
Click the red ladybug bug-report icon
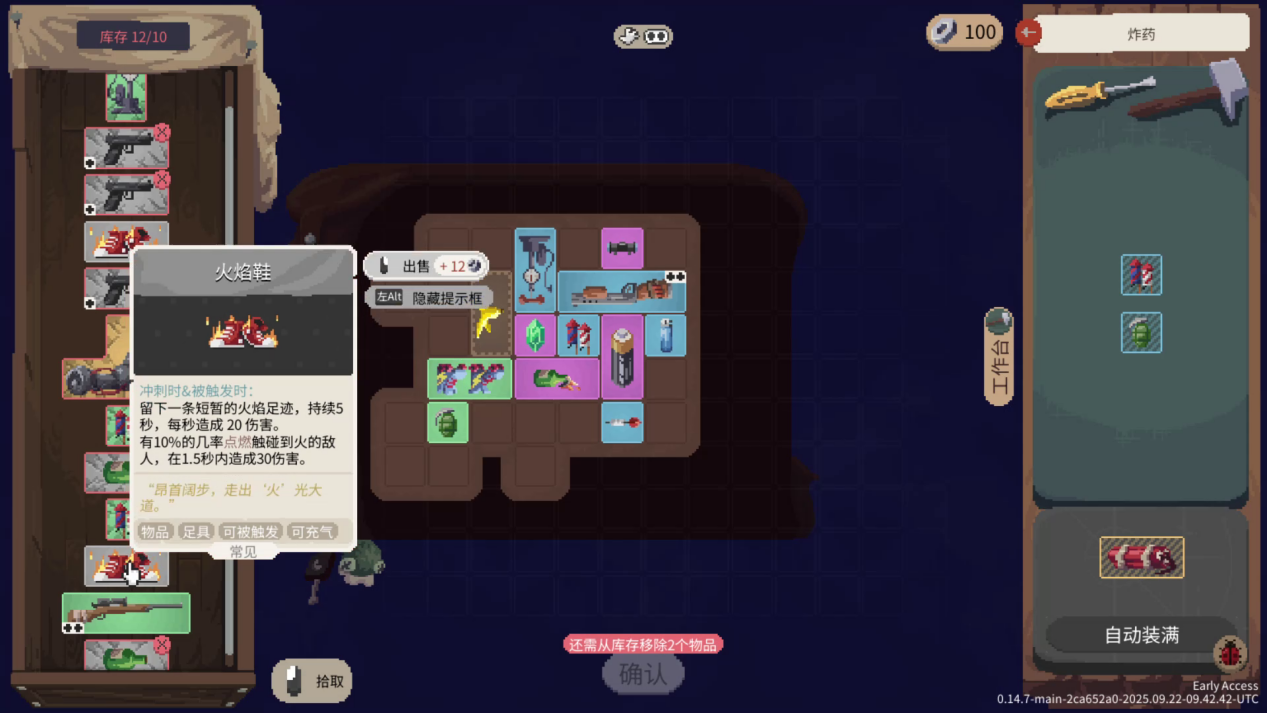[1230, 655]
